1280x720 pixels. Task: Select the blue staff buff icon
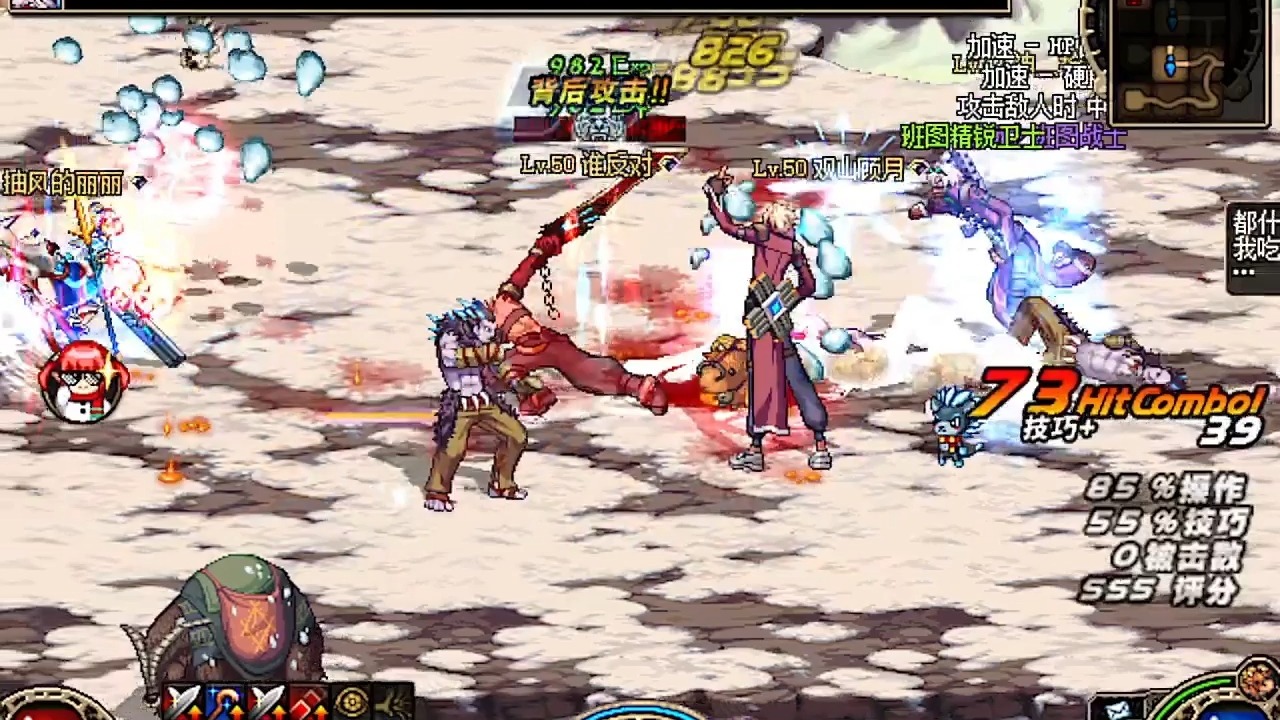pyautogui.click(x=224, y=703)
